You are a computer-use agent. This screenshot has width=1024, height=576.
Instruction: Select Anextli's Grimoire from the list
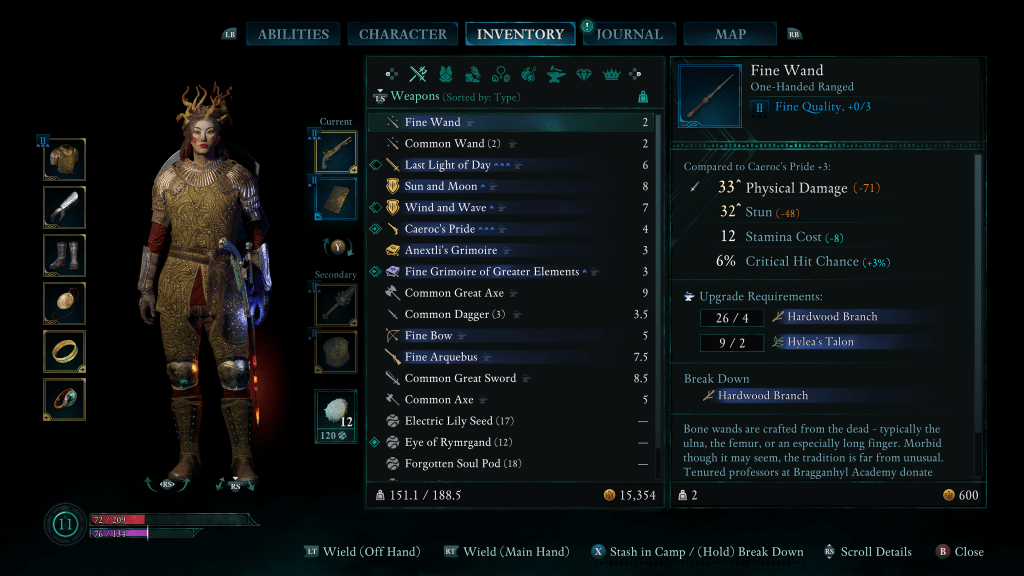pyautogui.click(x=510, y=250)
